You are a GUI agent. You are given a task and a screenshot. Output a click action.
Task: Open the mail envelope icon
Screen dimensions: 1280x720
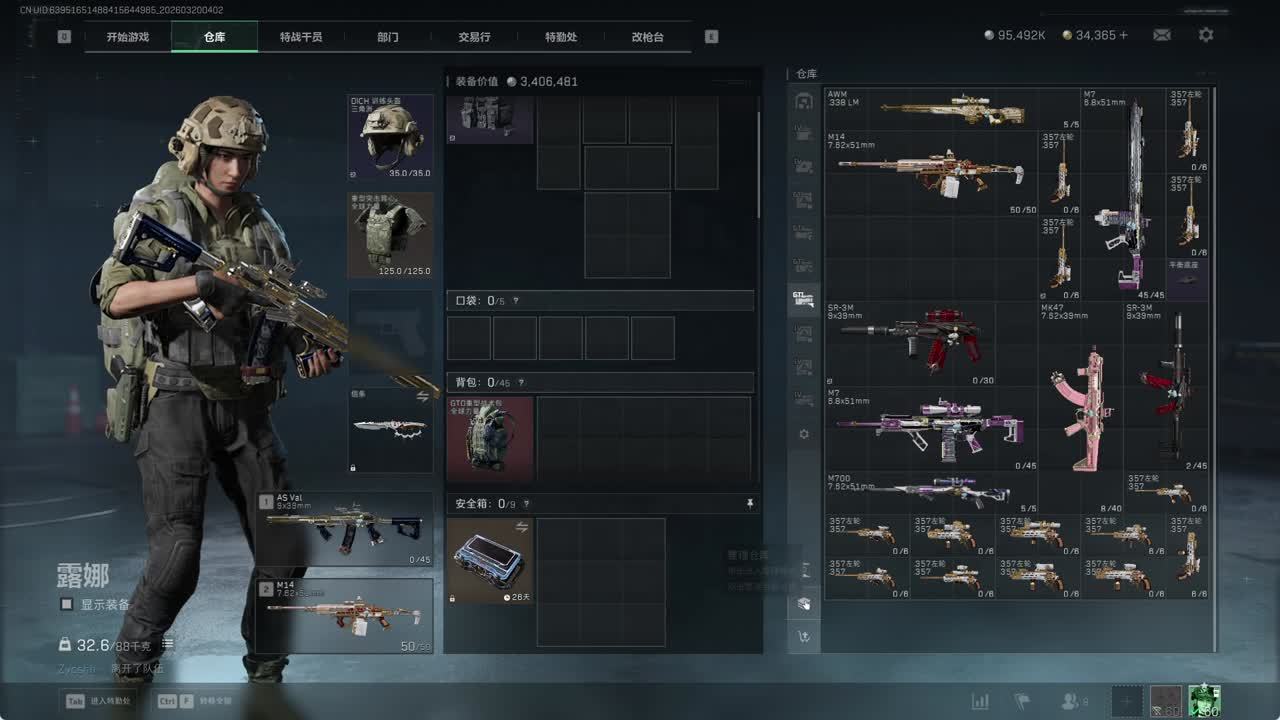point(1161,35)
